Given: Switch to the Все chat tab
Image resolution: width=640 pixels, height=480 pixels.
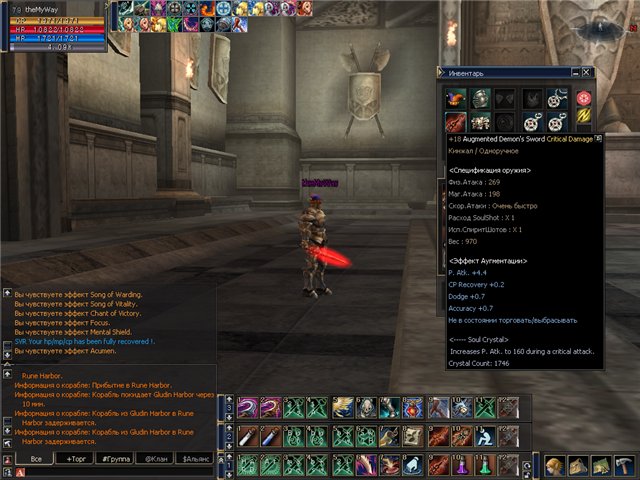Looking at the screenshot, I should 35,457.
